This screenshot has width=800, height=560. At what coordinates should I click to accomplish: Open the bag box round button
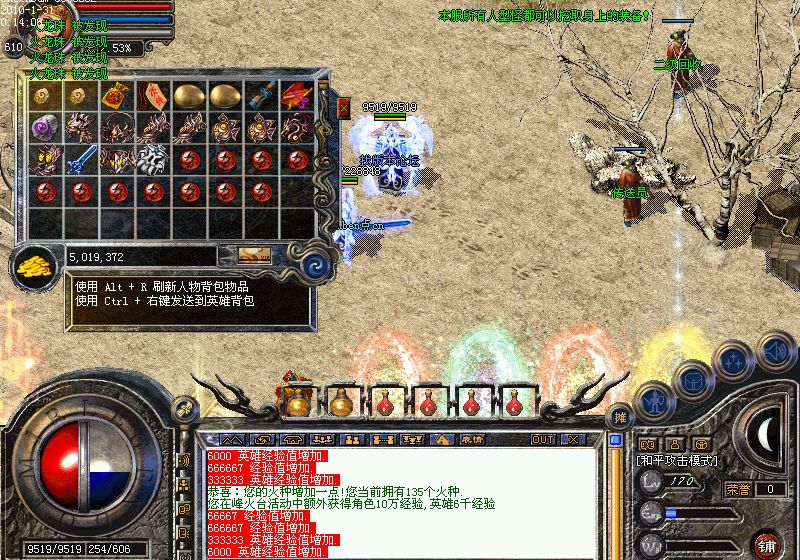pos(693,381)
